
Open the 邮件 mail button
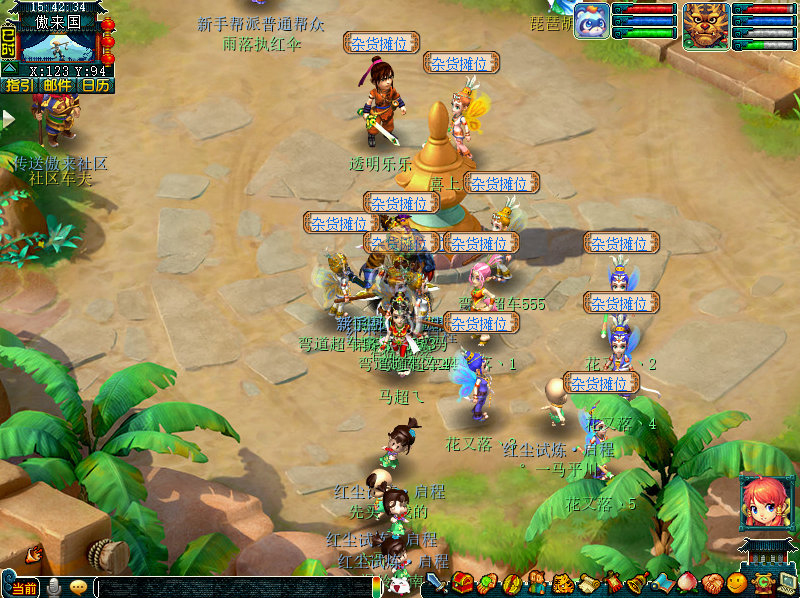click(x=57, y=86)
